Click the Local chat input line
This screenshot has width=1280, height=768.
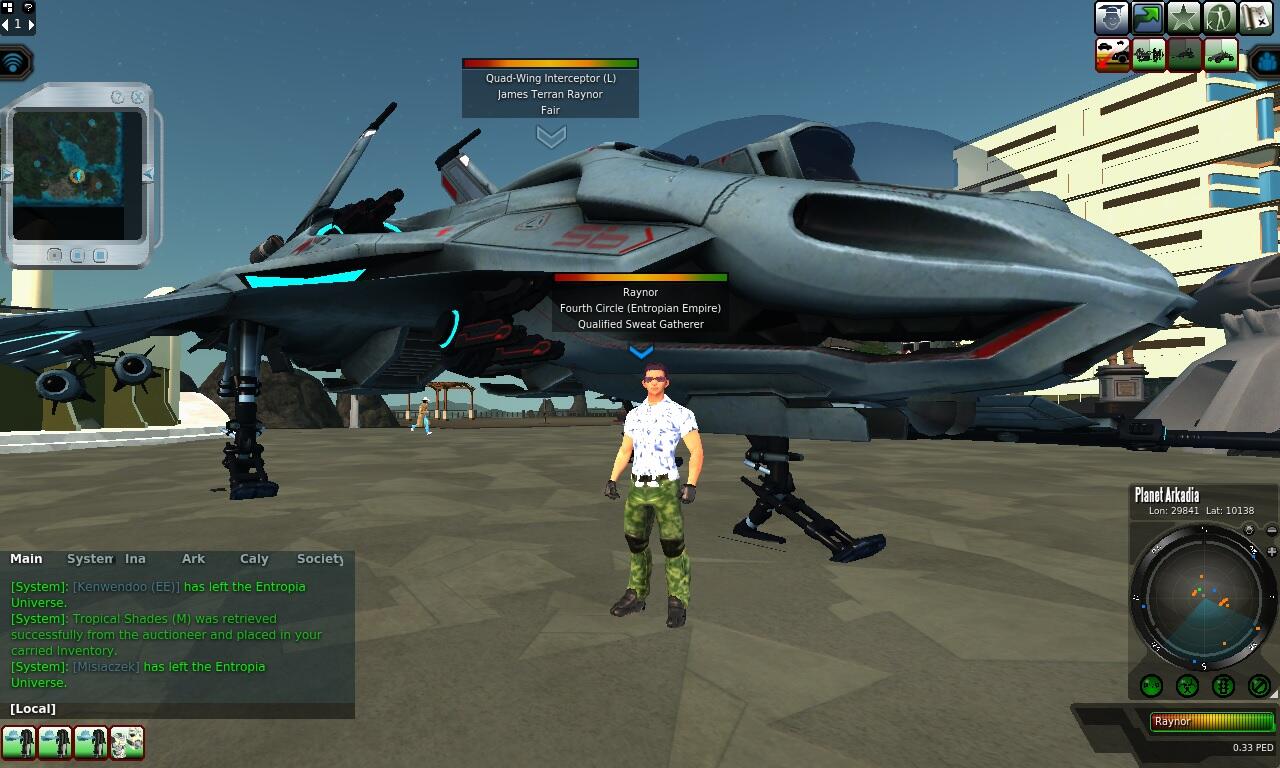tap(180, 709)
